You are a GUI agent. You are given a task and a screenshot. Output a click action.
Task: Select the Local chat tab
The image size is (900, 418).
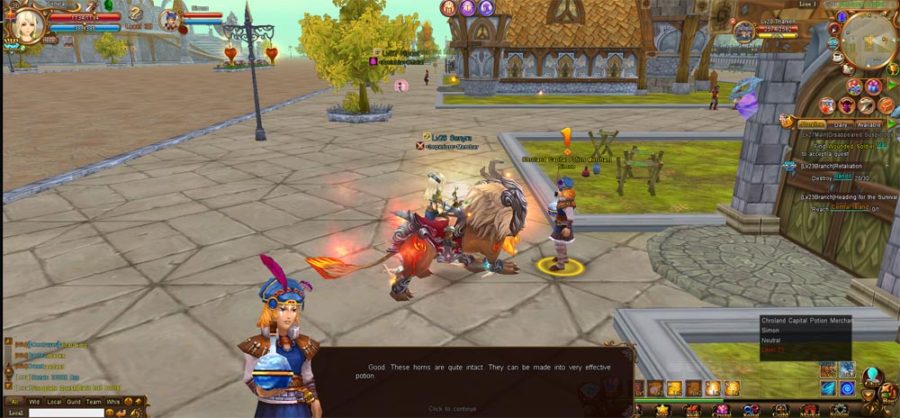click(55, 401)
